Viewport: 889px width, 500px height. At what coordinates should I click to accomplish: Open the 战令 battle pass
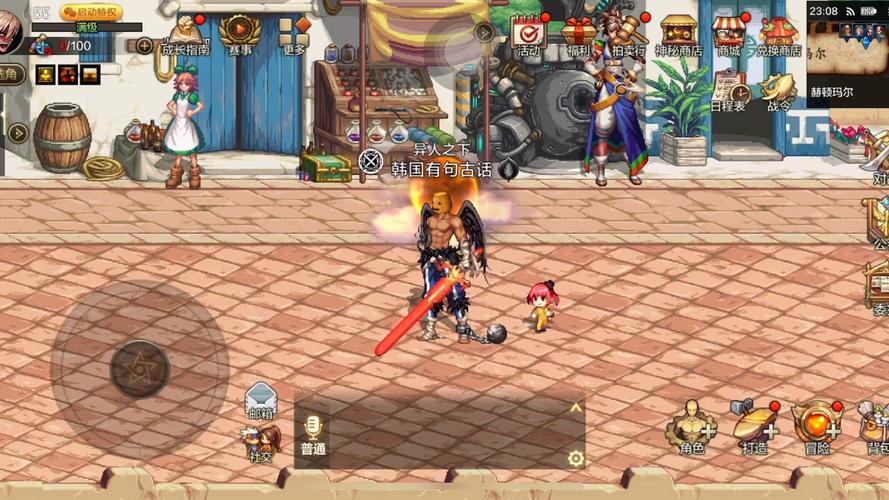pyautogui.click(x=779, y=92)
